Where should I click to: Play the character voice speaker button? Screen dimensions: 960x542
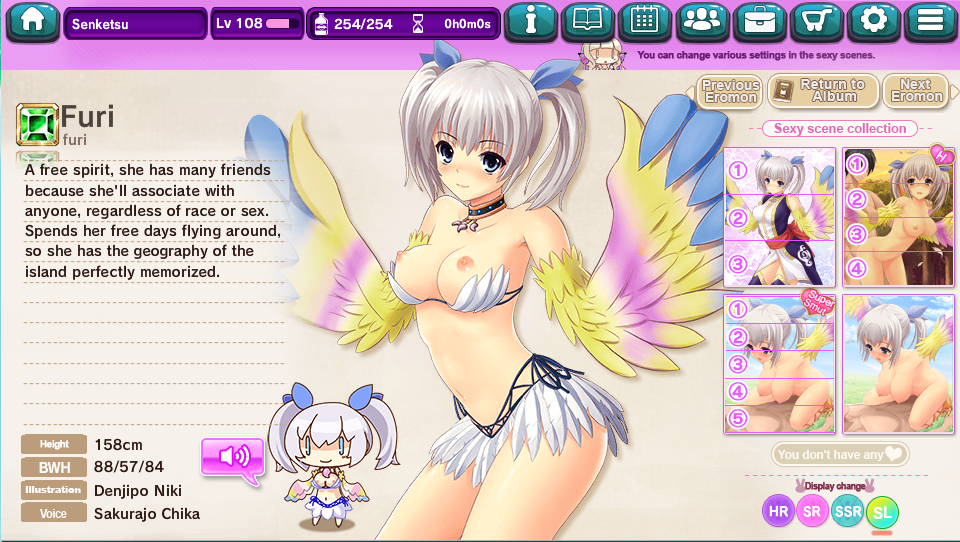coord(233,457)
